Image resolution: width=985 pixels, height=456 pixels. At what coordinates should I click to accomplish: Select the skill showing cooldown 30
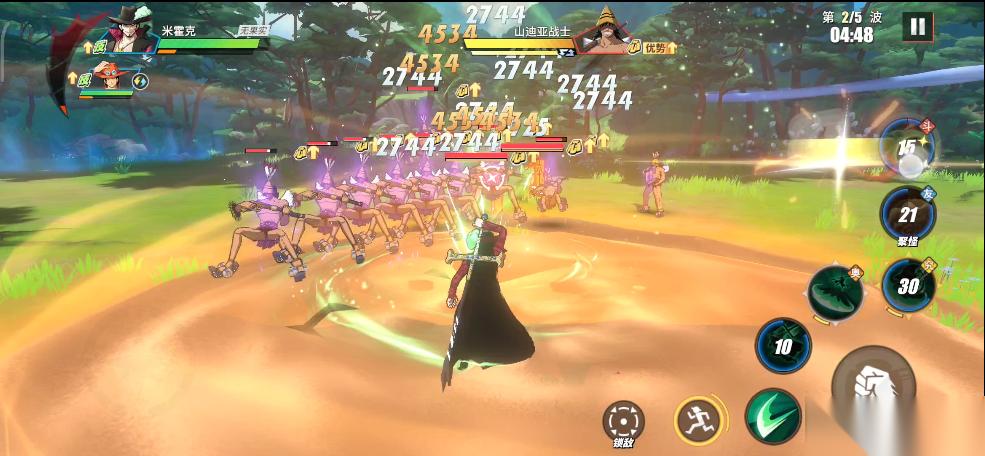point(909,285)
